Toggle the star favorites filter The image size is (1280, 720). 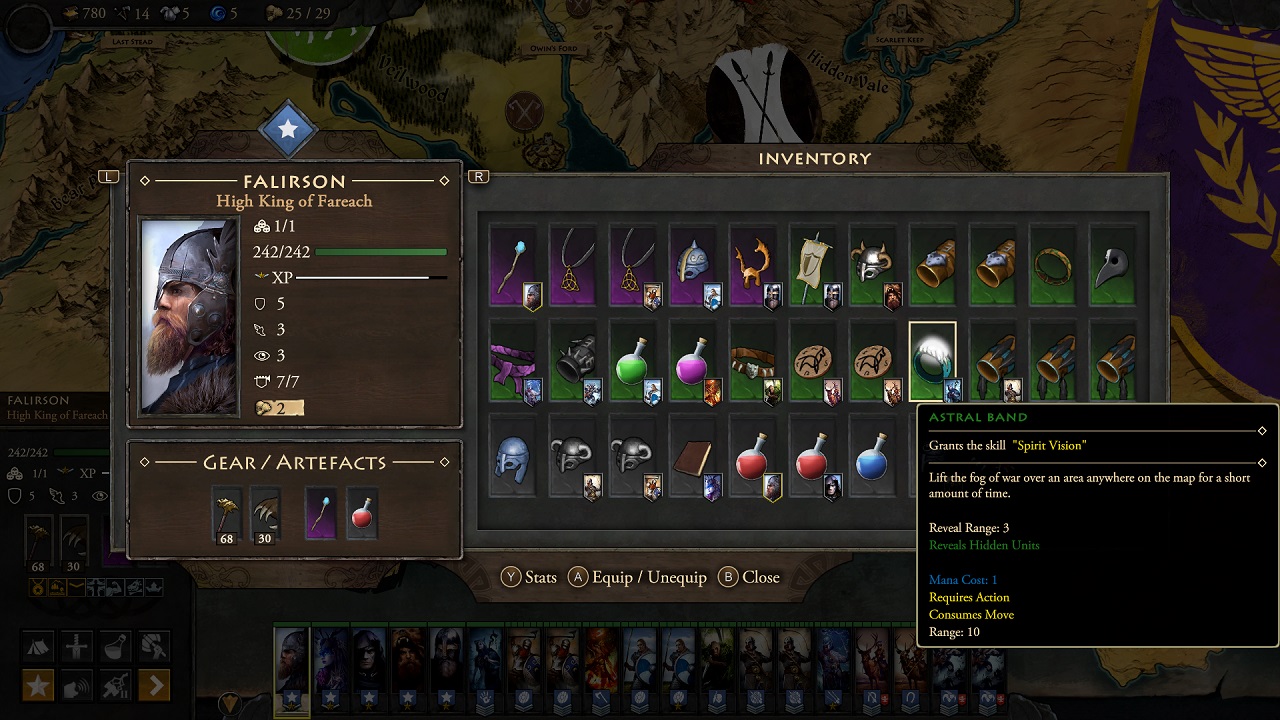[x=37, y=686]
